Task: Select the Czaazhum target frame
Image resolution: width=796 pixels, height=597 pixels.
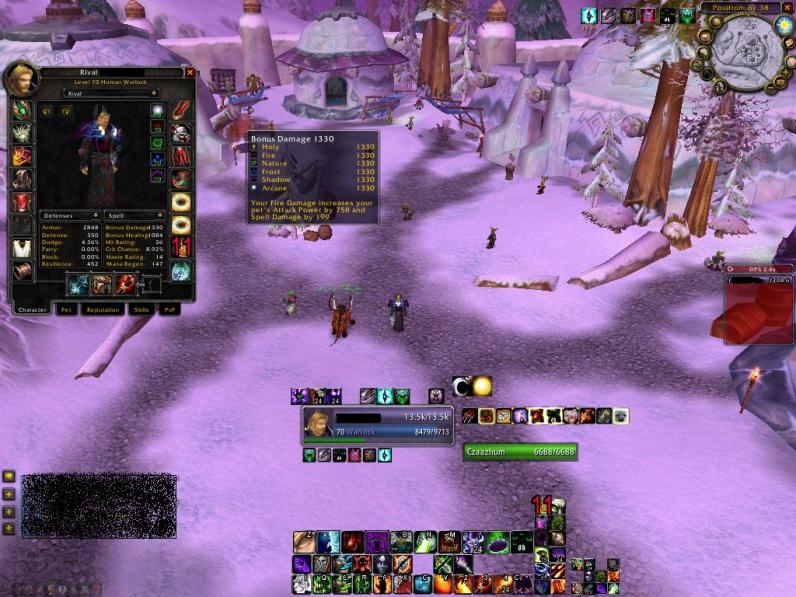Action: (x=520, y=452)
